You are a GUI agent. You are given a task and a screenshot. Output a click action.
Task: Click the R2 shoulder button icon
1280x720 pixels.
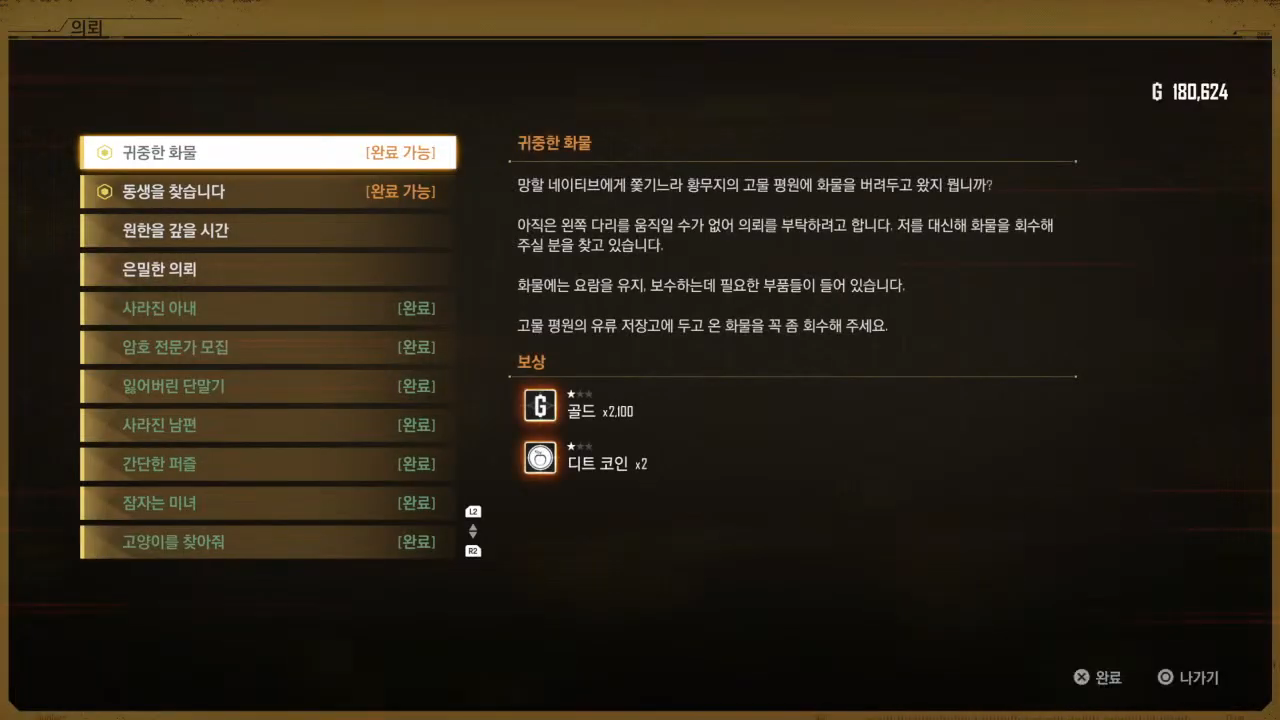click(472, 550)
